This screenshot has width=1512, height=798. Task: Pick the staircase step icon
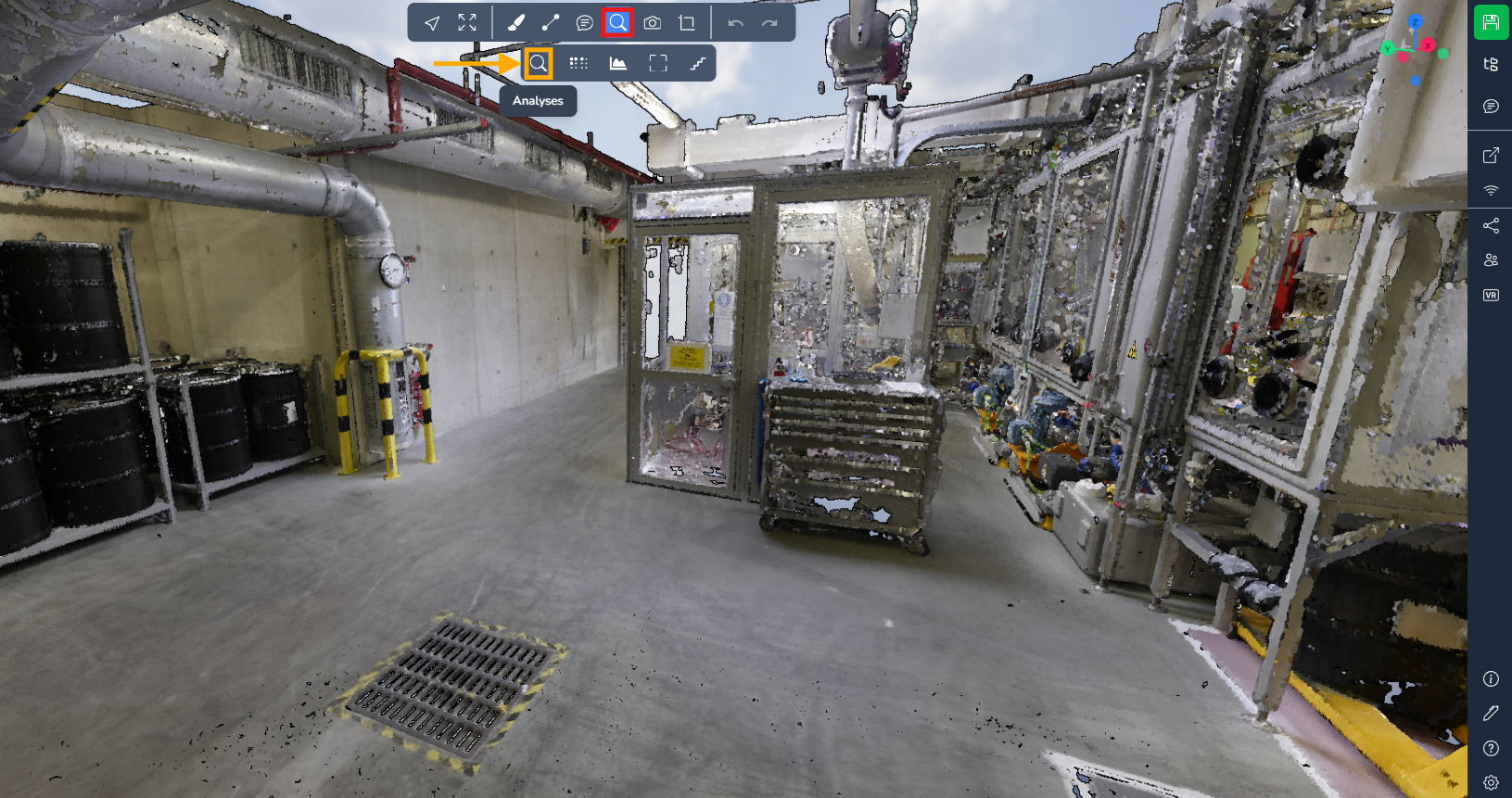(698, 64)
